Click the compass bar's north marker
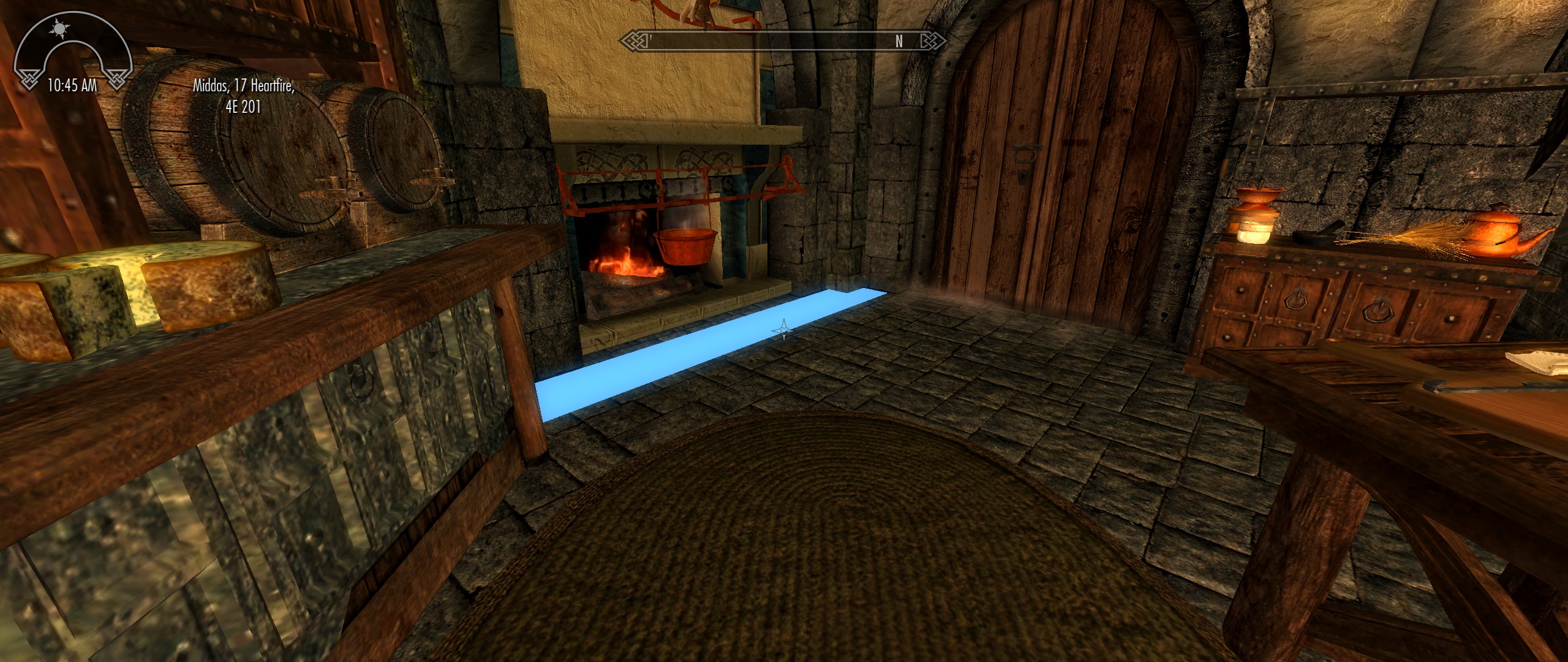Screen dimensions: 1568x662 [x=899, y=41]
